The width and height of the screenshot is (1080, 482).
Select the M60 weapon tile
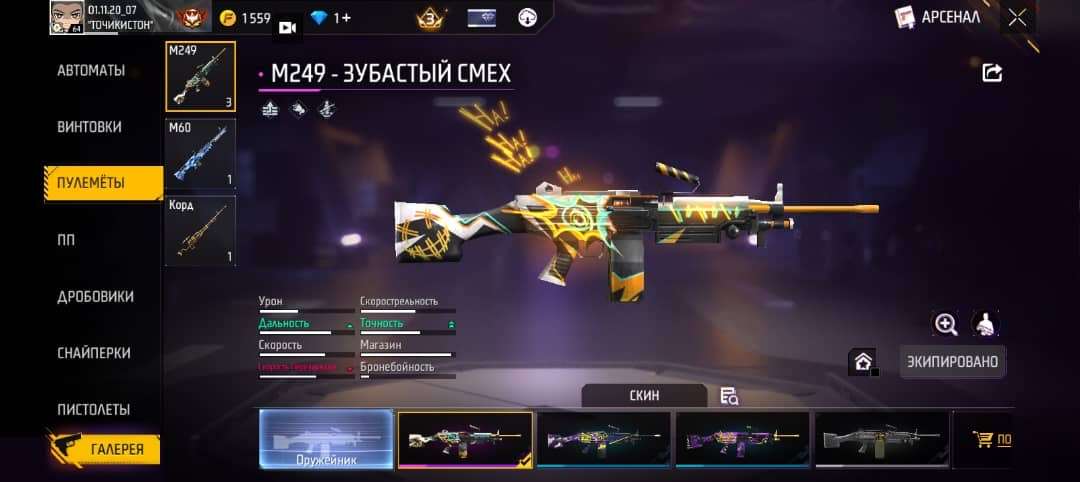200,153
